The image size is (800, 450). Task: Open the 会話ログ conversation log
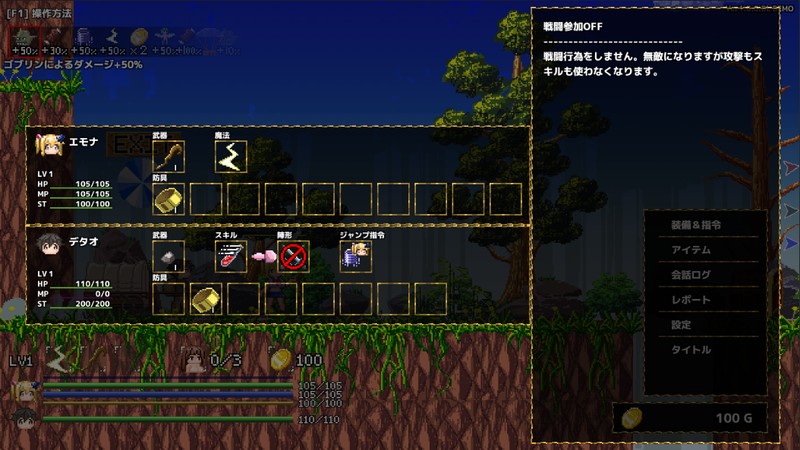691,275
